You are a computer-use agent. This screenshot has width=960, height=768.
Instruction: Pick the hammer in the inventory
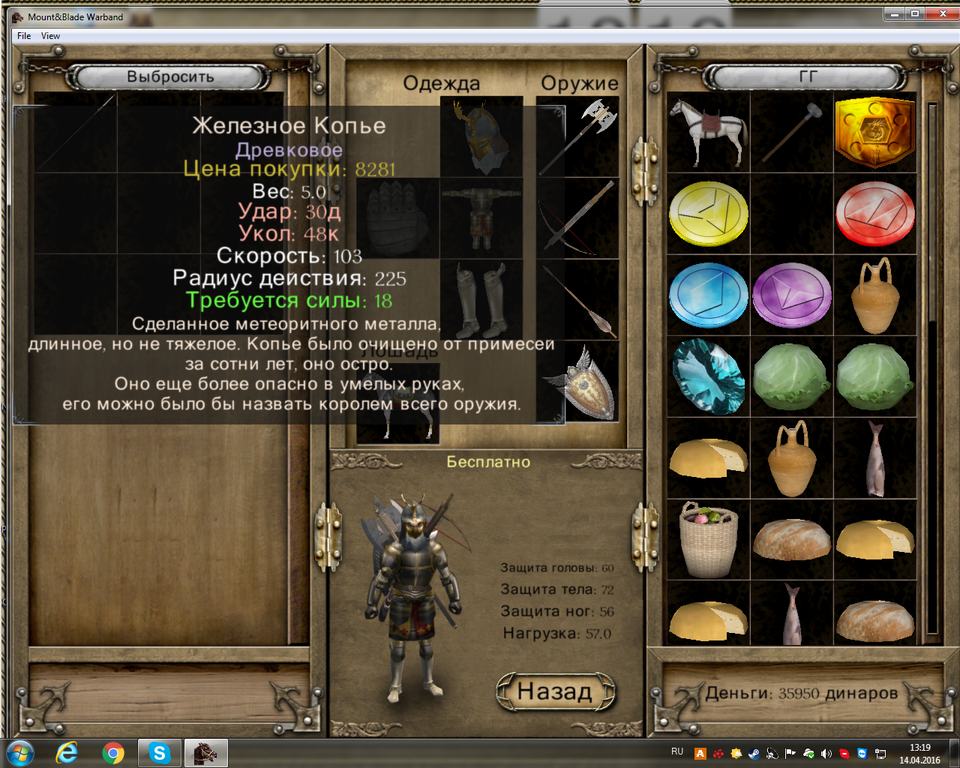click(x=792, y=132)
